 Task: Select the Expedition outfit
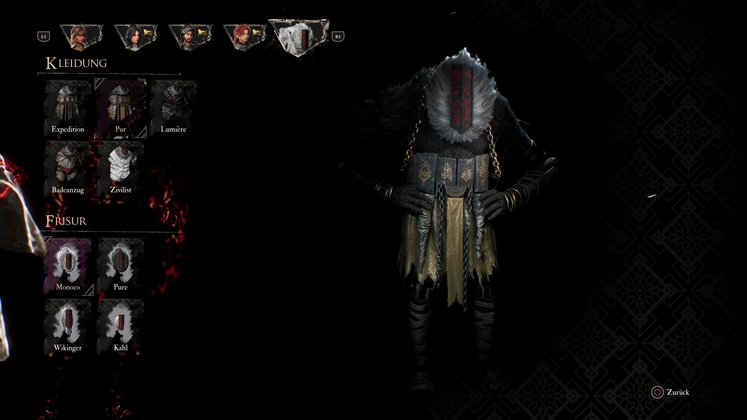(68, 106)
